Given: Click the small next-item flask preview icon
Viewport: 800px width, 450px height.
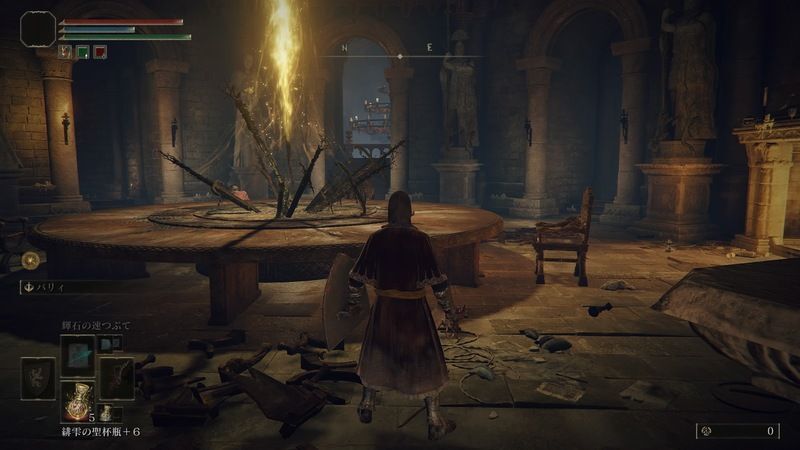Looking at the screenshot, I should (106, 412).
